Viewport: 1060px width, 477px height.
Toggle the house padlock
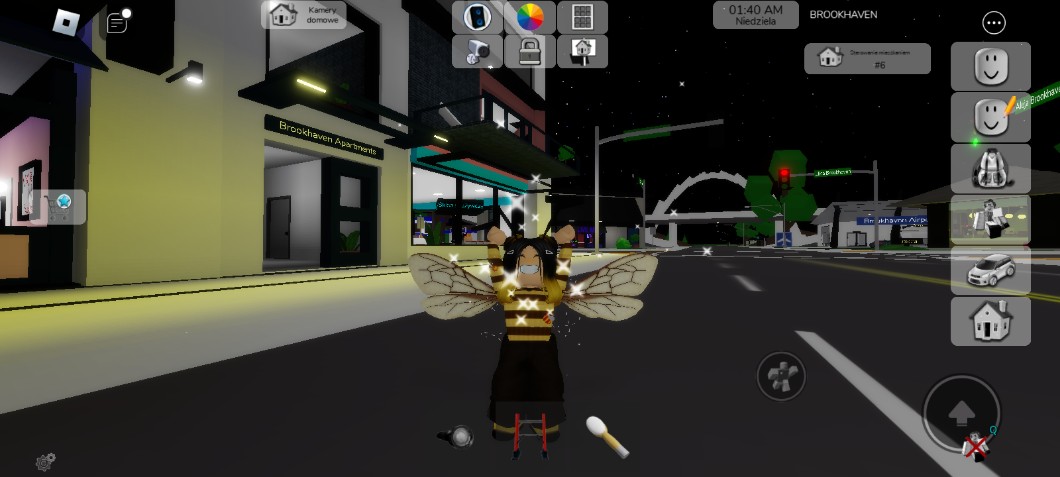pos(529,50)
